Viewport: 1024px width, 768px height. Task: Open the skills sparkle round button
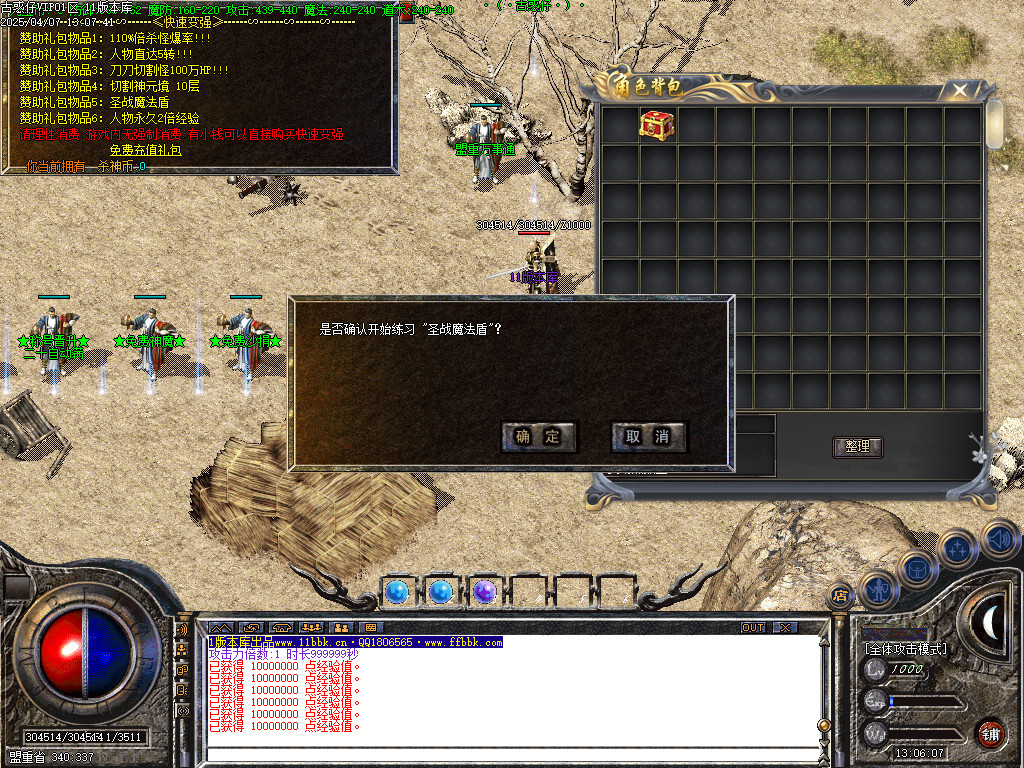957,549
